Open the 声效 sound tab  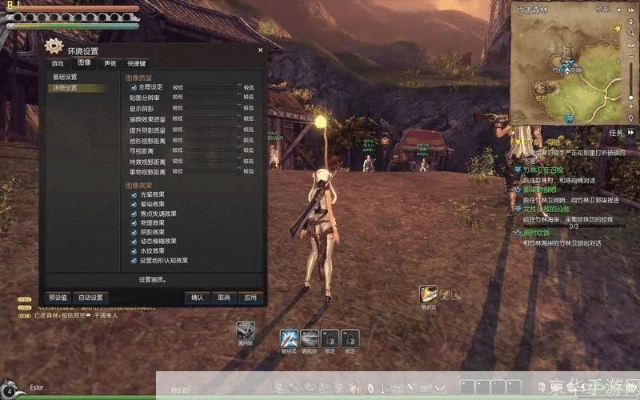tap(110, 62)
